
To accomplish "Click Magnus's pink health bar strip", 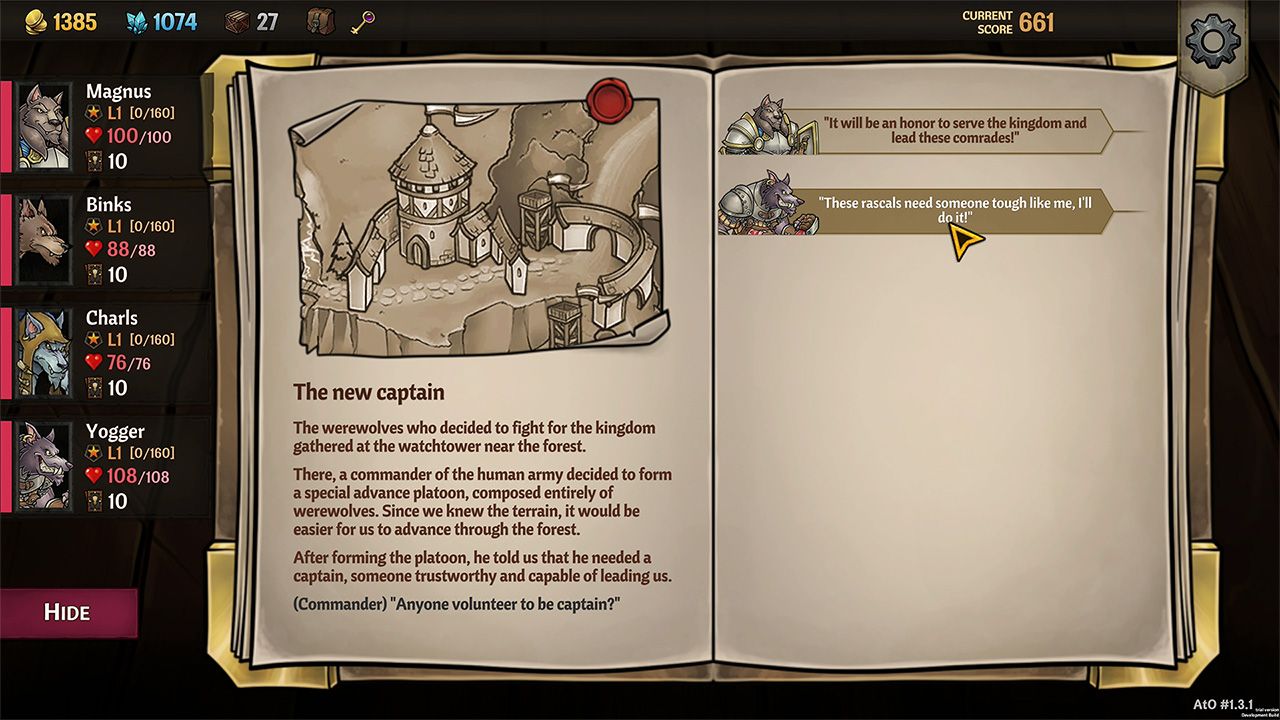I will pyautogui.click(x=6, y=125).
